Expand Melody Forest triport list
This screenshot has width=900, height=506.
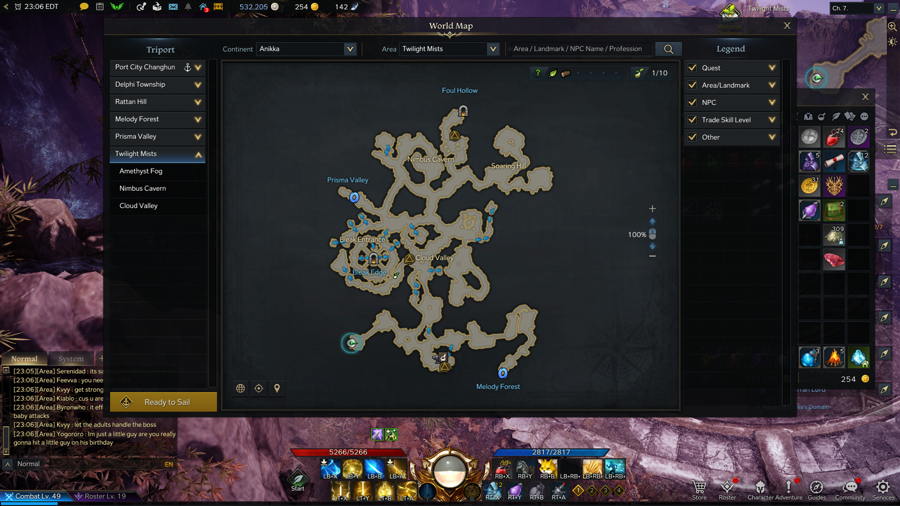point(198,119)
